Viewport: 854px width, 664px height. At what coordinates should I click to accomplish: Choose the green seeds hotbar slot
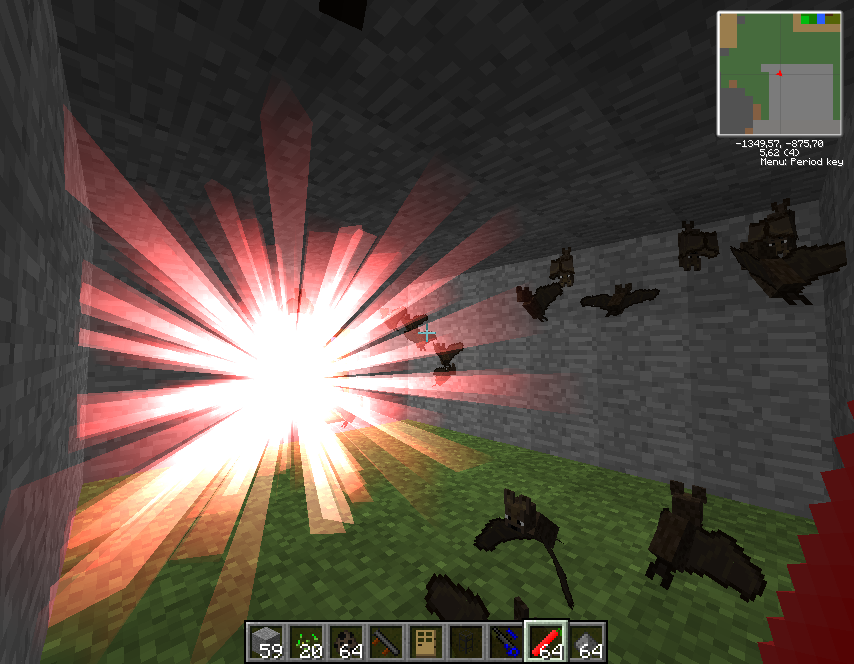307,642
